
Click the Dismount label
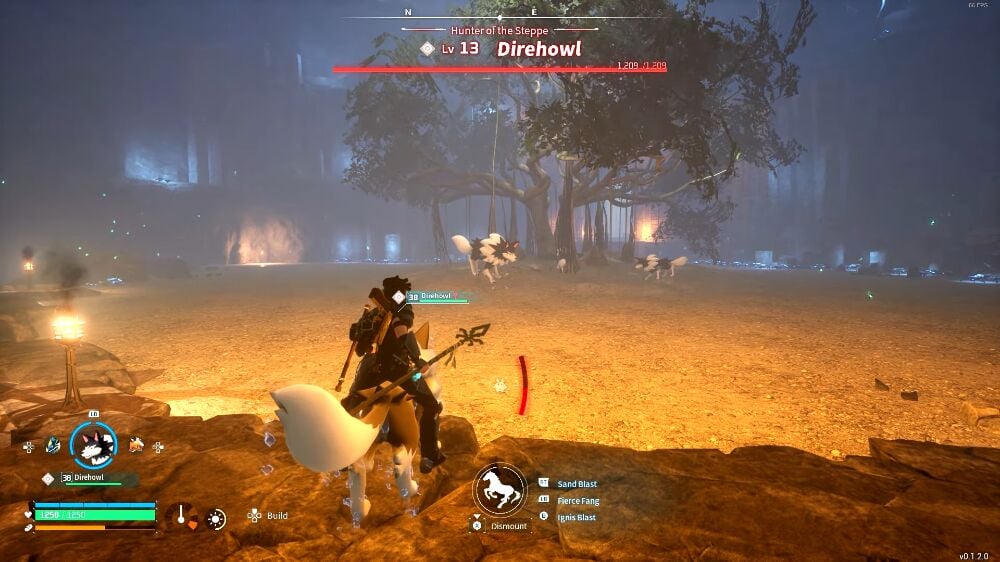point(509,526)
